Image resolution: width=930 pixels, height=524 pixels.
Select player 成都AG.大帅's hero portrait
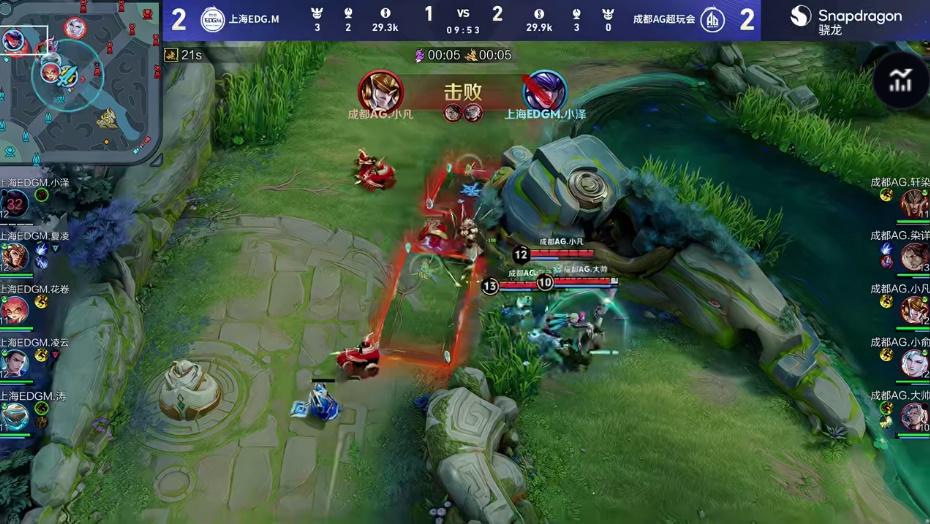coord(914,415)
